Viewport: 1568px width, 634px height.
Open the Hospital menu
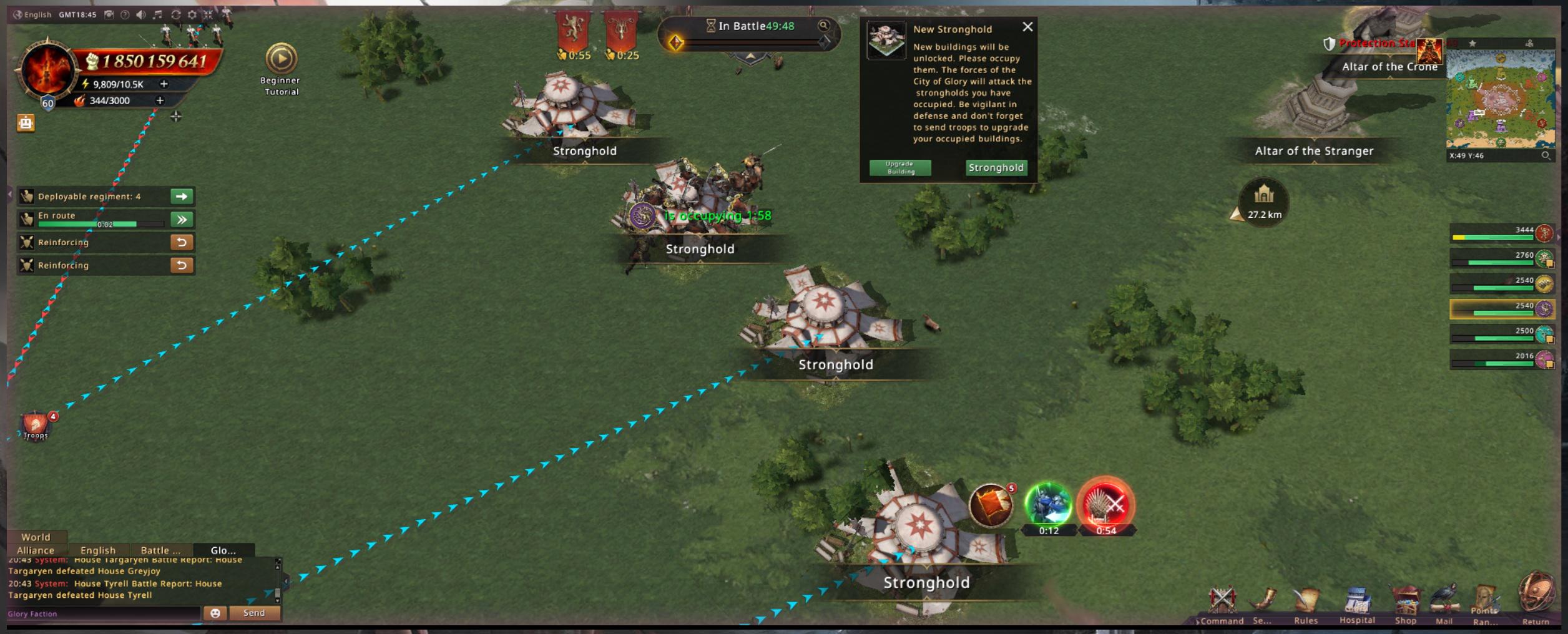click(x=1357, y=605)
